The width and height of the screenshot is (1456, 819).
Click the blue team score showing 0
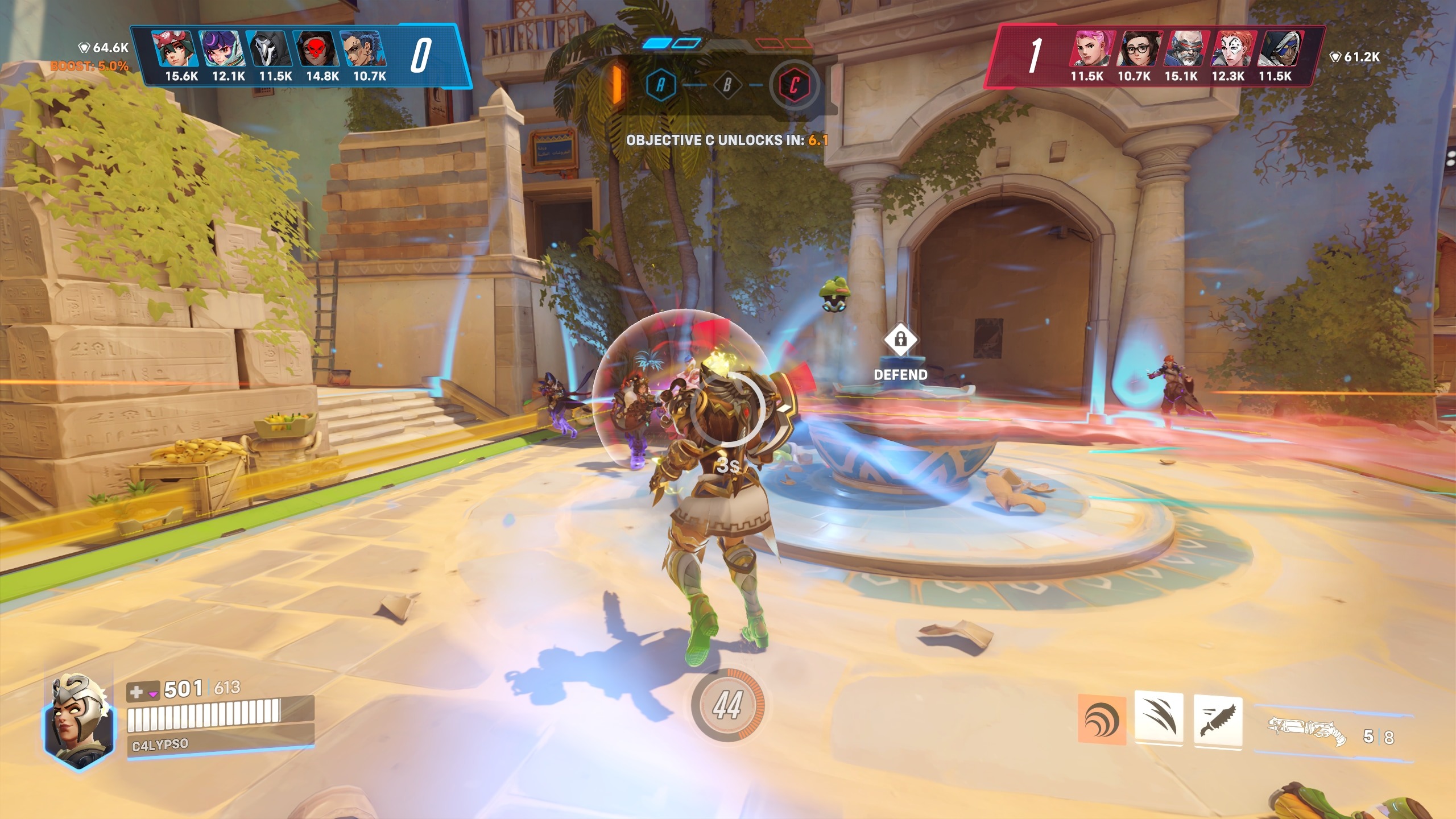tap(421, 55)
